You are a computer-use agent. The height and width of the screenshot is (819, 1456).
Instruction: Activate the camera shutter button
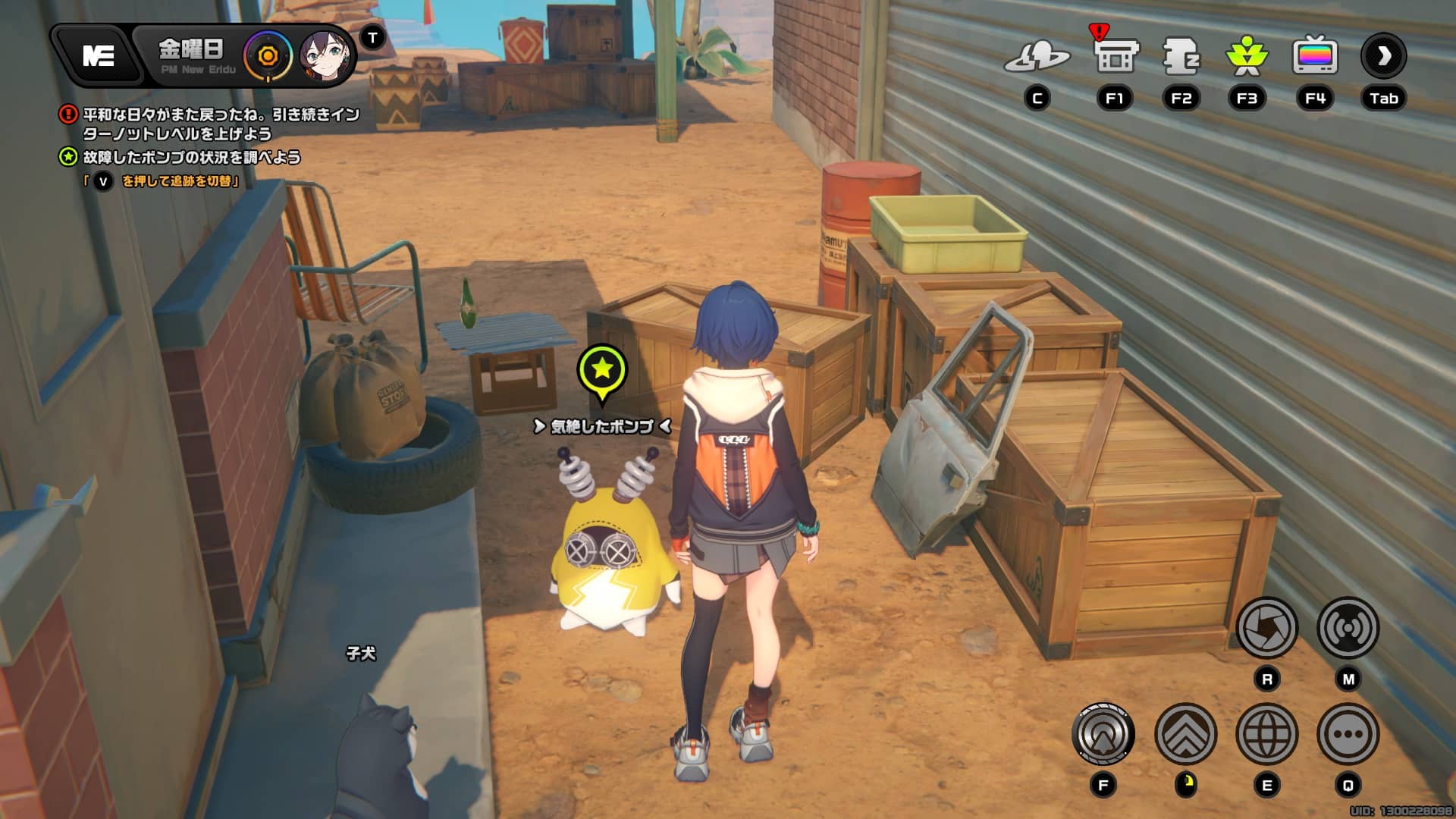click(1266, 628)
